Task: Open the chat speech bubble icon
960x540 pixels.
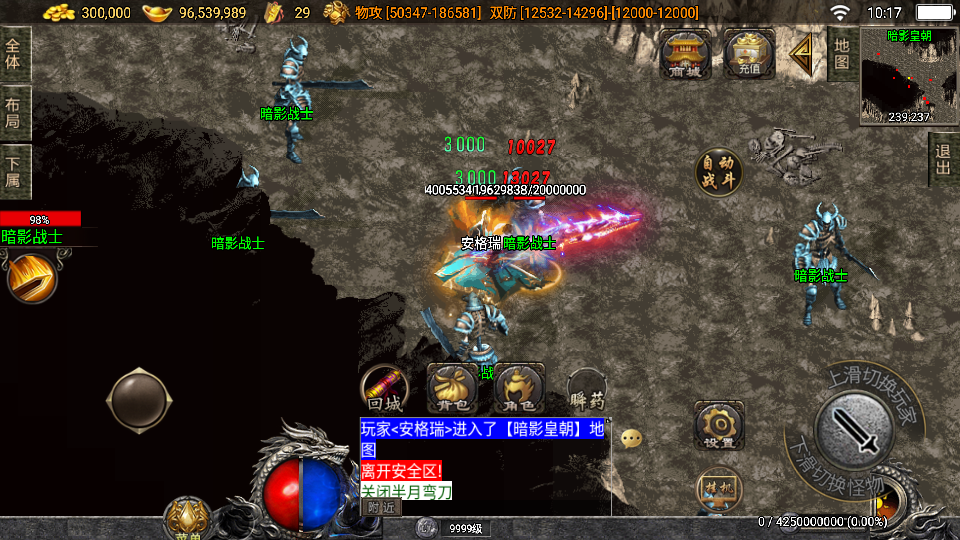Action: tap(631, 438)
